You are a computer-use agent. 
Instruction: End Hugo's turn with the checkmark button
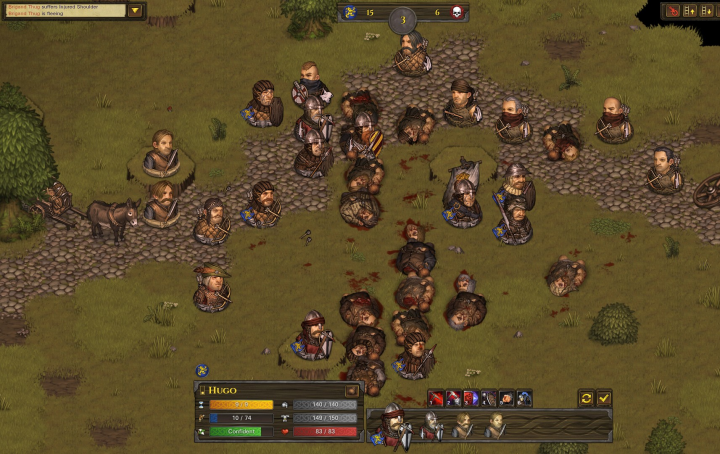click(x=604, y=398)
